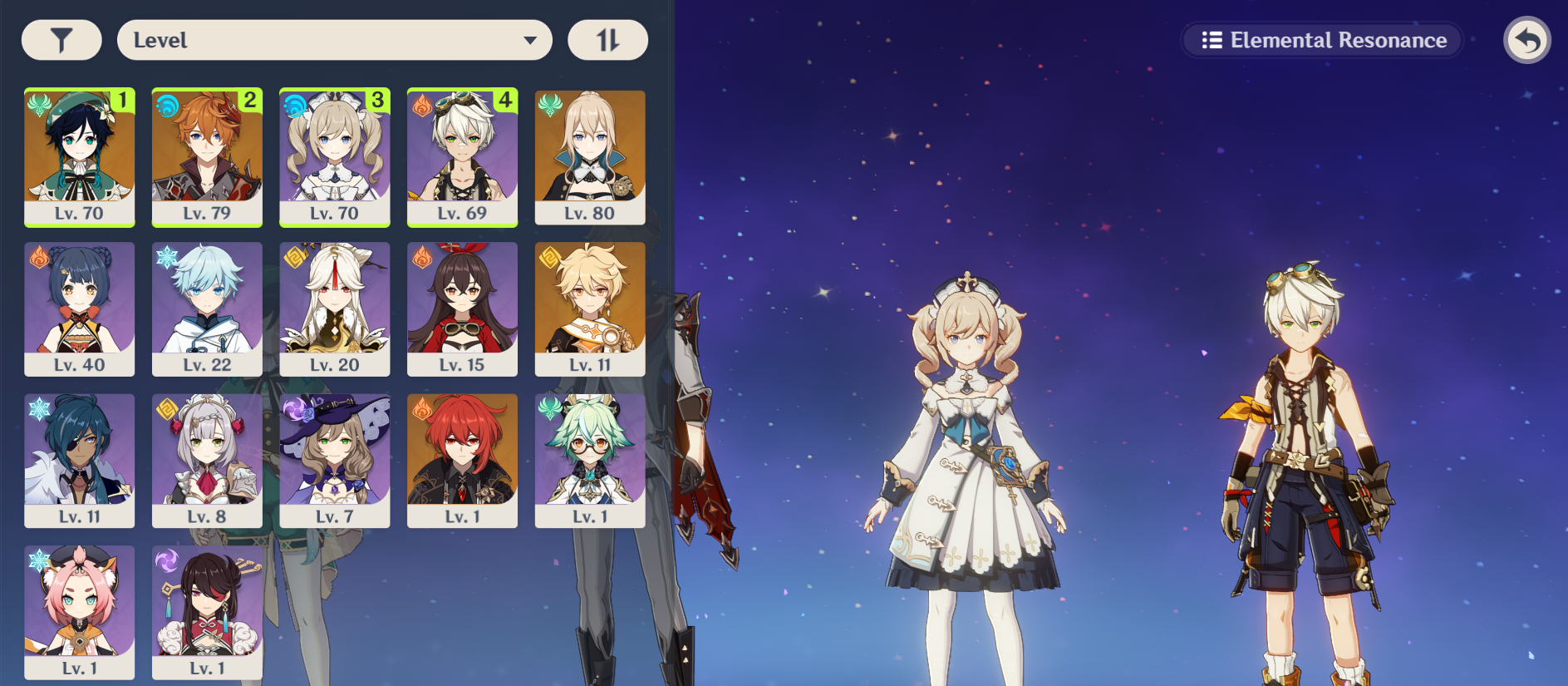
Task: Click the return arrow button
Action: [x=1526, y=40]
